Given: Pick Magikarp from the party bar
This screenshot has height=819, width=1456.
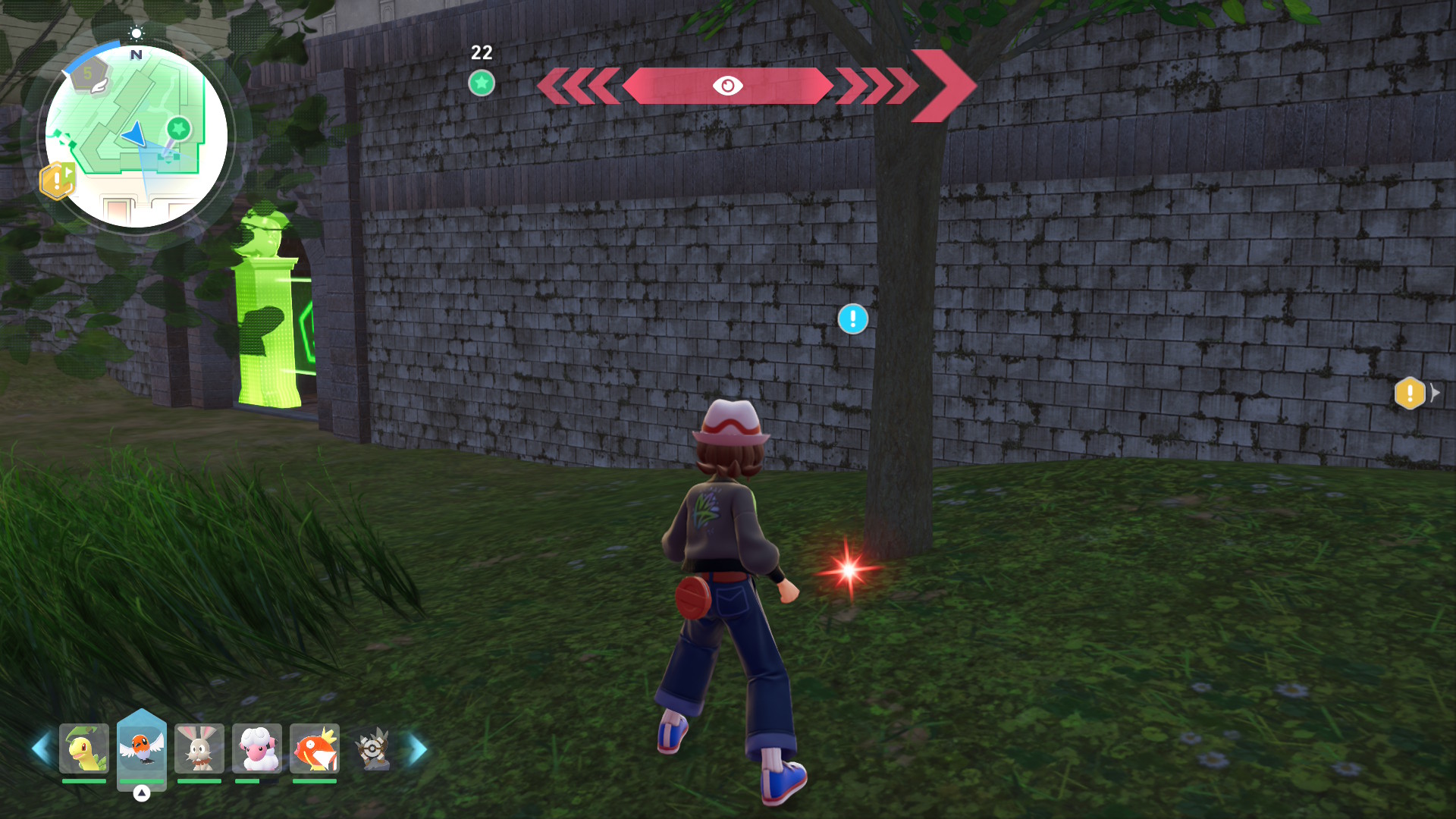Looking at the screenshot, I should click(x=315, y=748).
